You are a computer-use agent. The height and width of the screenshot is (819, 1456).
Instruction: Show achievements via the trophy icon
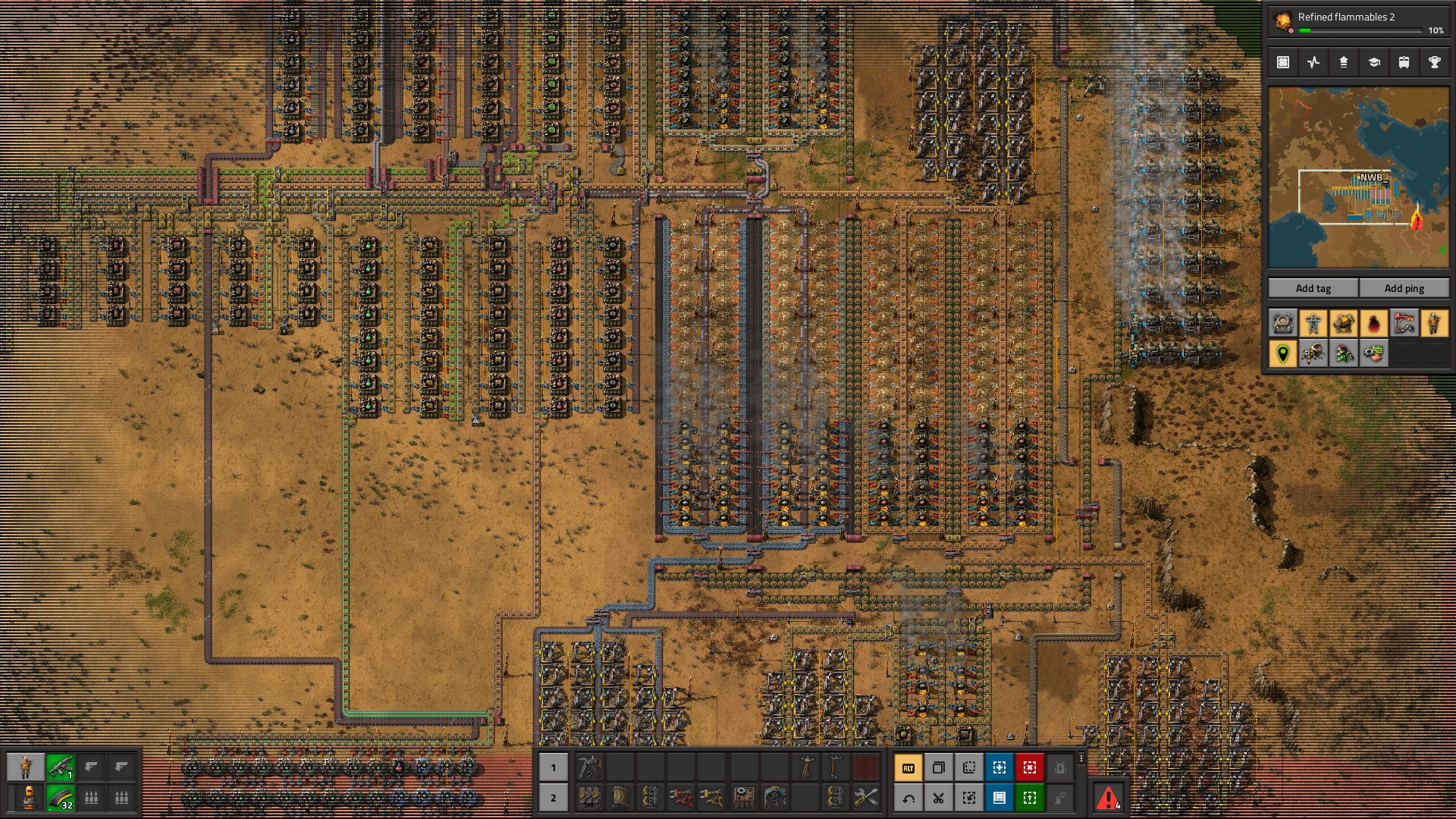click(x=1435, y=63)
